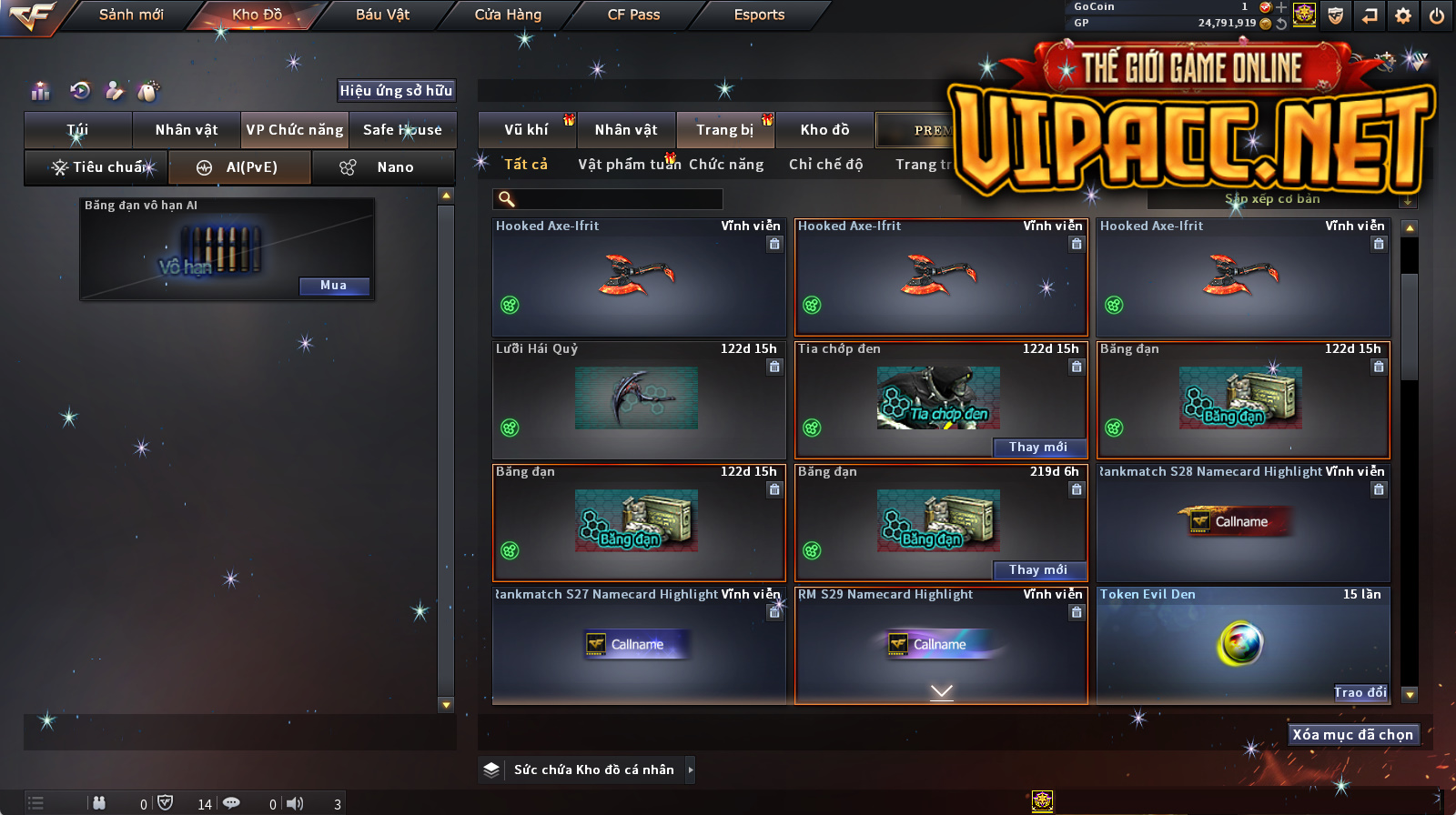Switch to the Báu Vật tab
1456x815 pixels.
click(382, 15)
